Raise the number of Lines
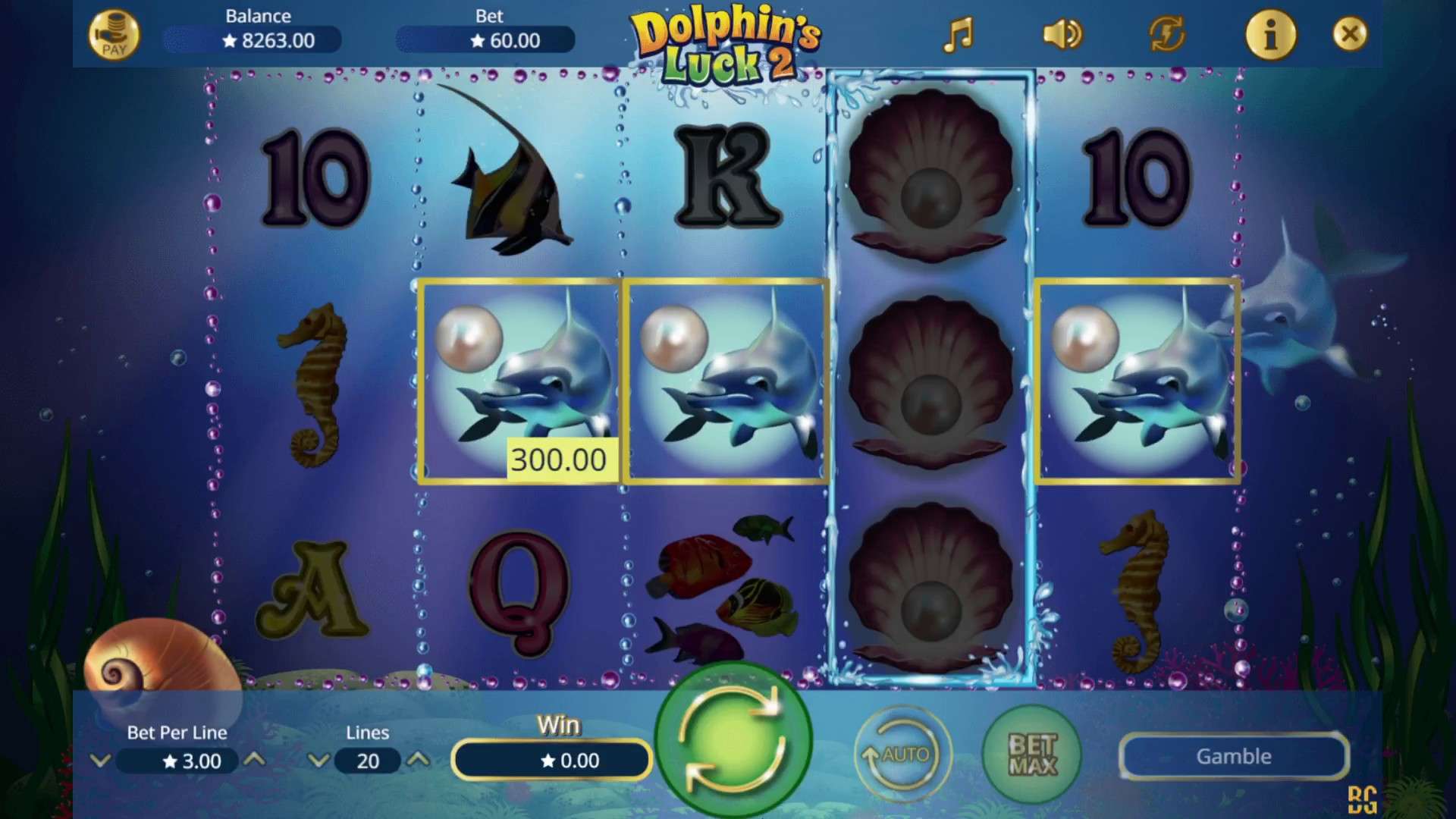This screenshot has height=819, width=1456. (419, 760)
